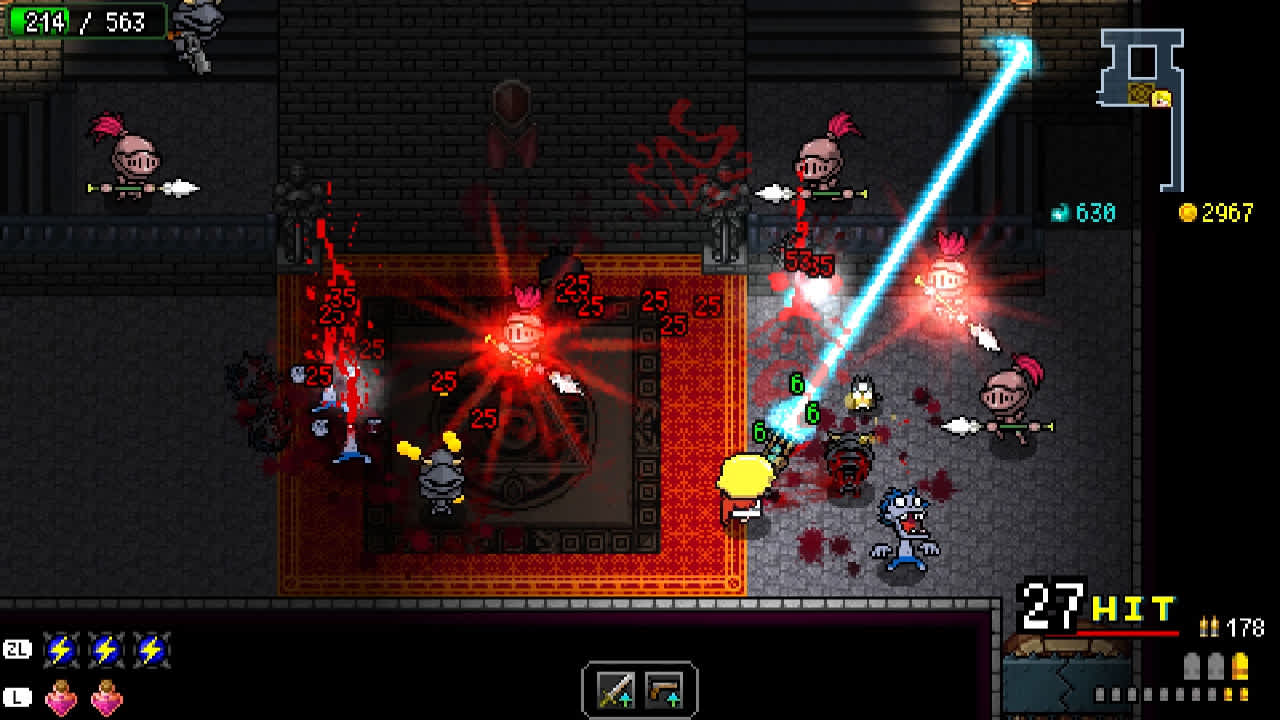The height and width of the screenshot is (720, 1280).
Task: Click the rightmost lit bullet in the bullet row
Action: pos(1243,694)
